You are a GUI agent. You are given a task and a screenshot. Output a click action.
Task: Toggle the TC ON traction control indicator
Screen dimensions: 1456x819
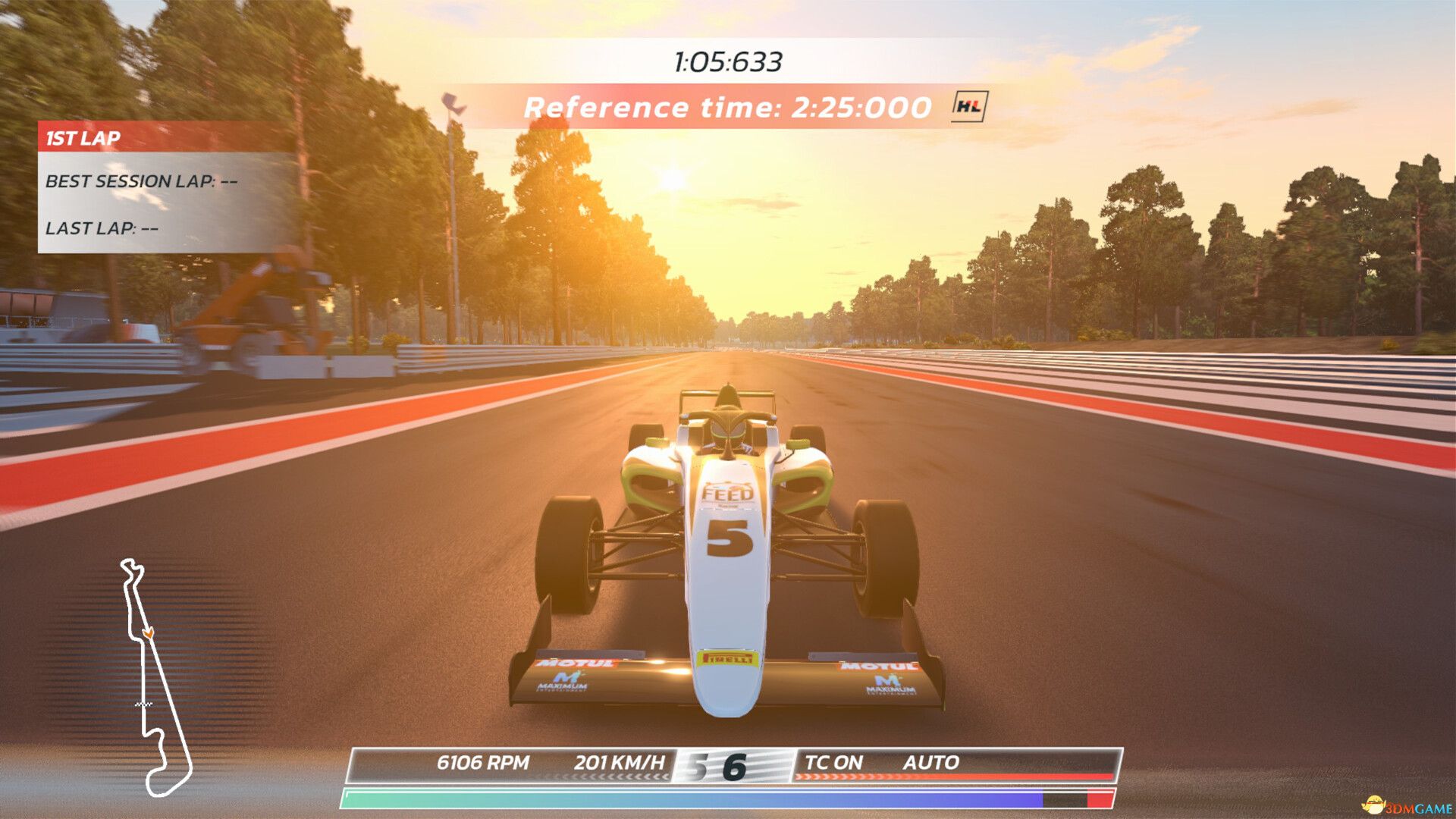[834, 763]
